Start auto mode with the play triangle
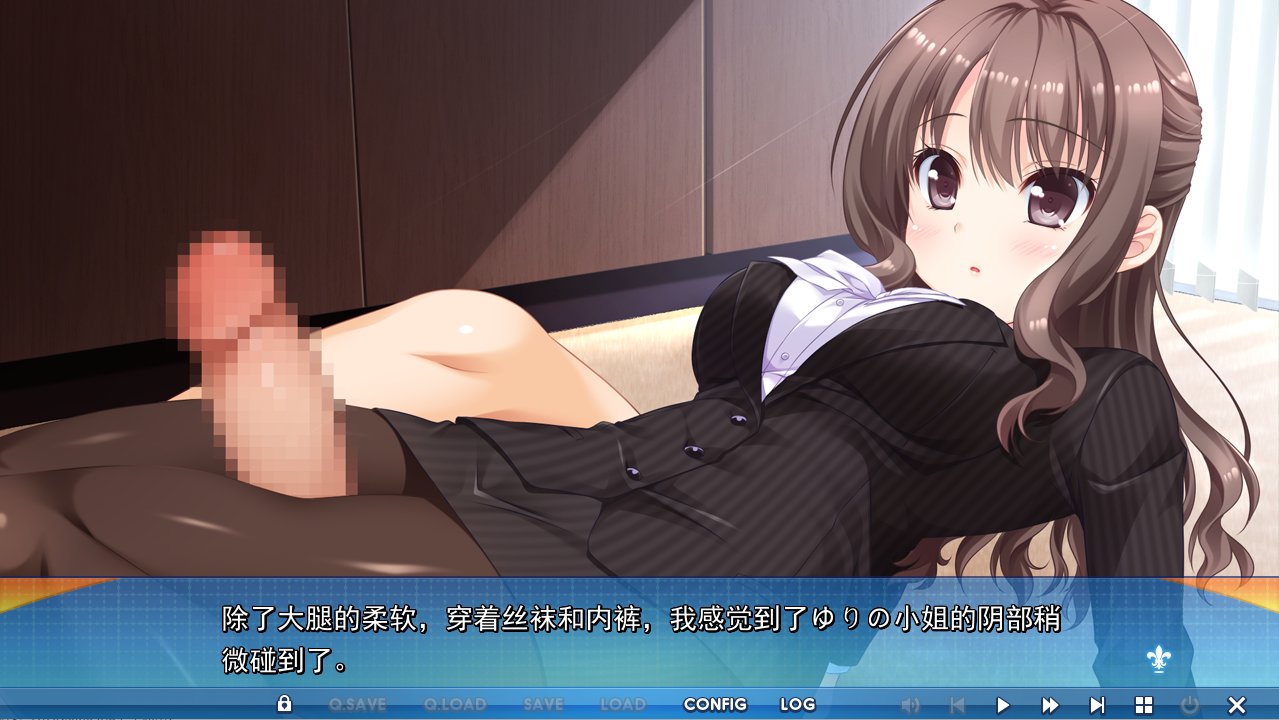Viewport: 1279px width, 720px height. (1003, 705)
